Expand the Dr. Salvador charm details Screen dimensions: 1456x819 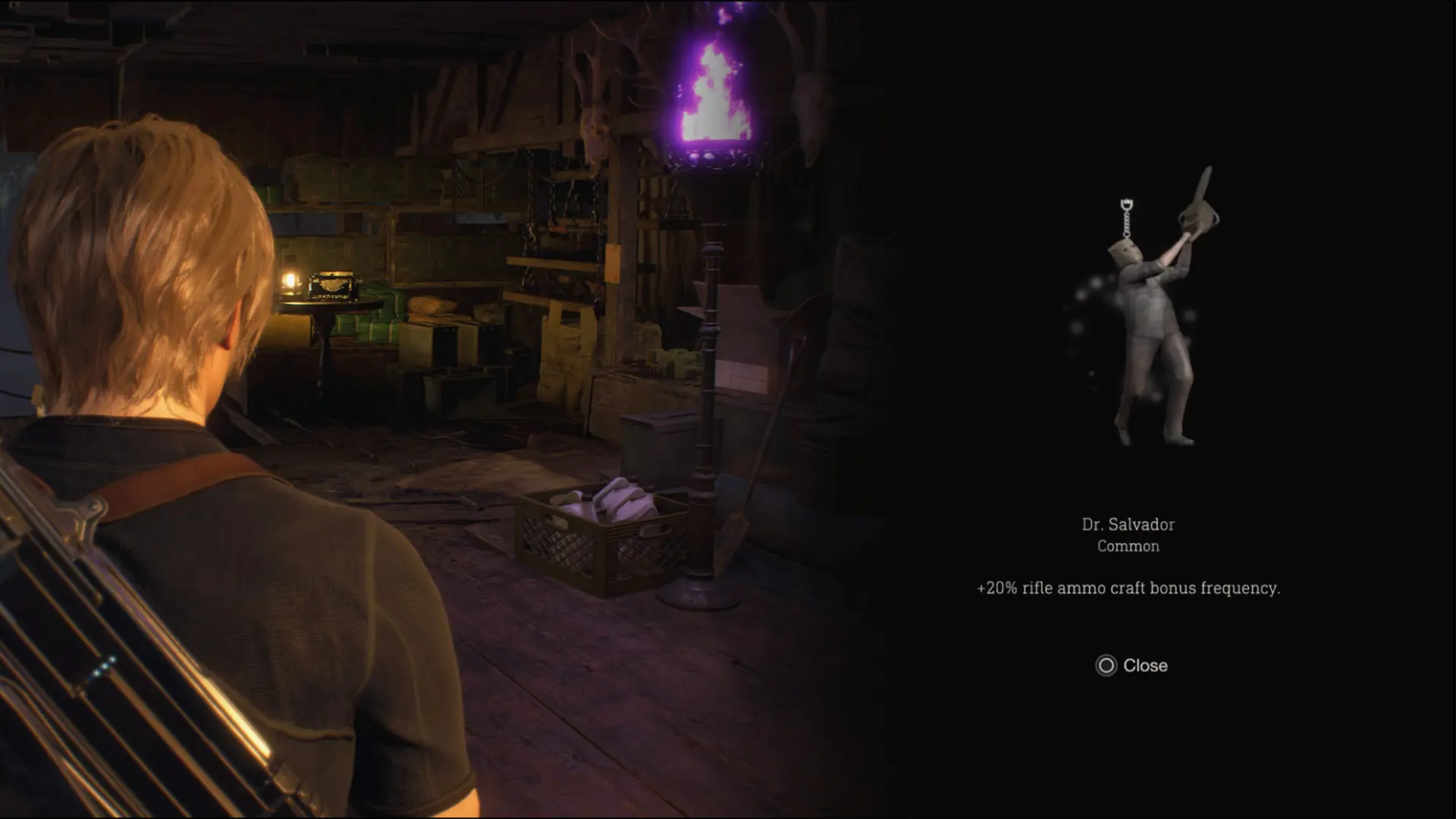(1129, 524)
